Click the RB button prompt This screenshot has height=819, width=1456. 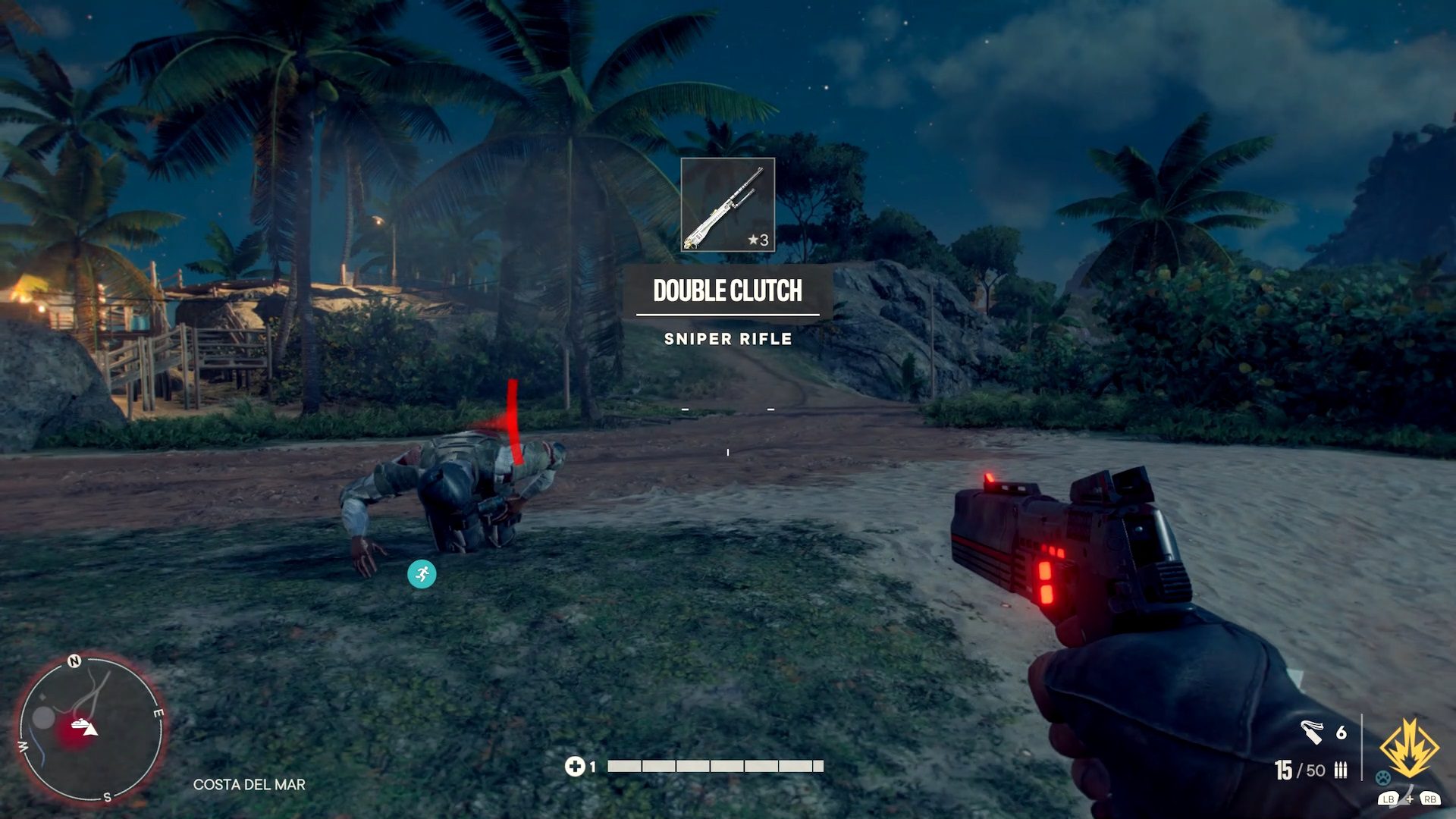pos(1431,800)
